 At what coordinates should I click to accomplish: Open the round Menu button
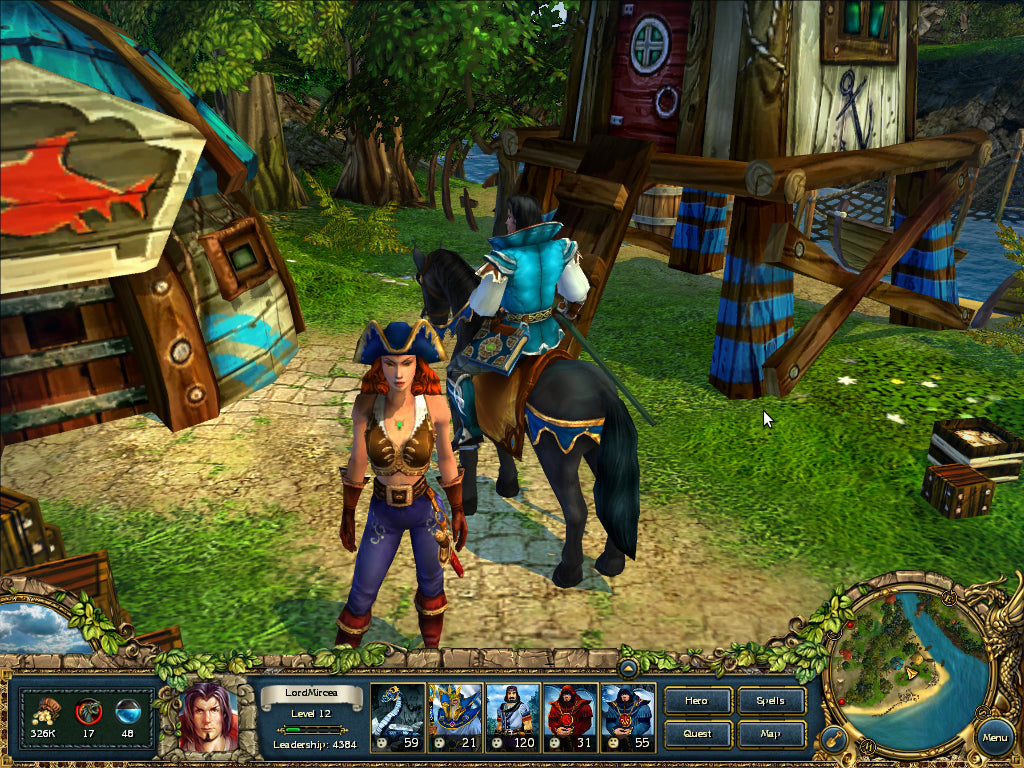[x=994, y=738]
